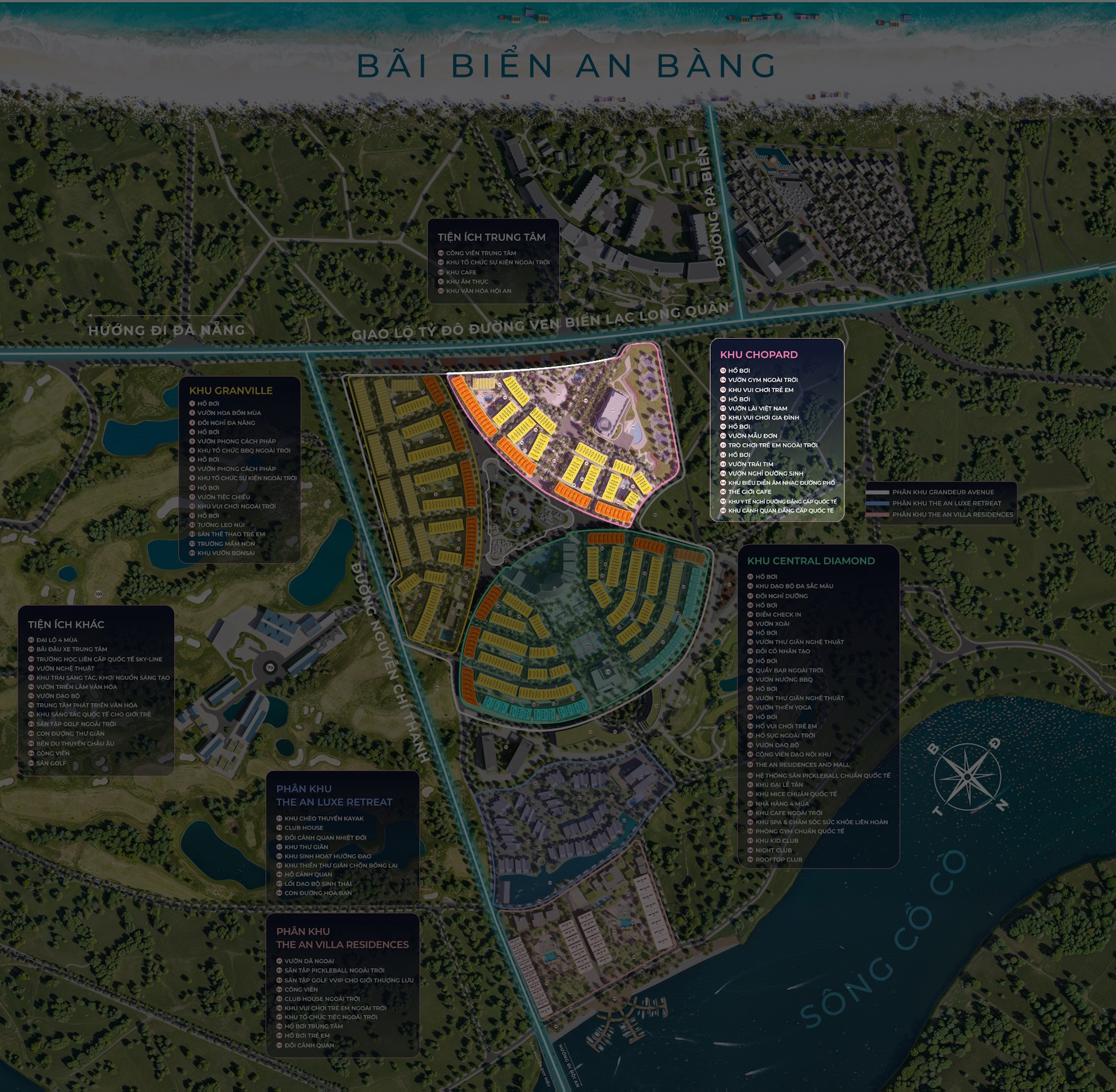
Task: Select the Tiện Ích Trung Tâm heading
Action: [x=492, y=237]
